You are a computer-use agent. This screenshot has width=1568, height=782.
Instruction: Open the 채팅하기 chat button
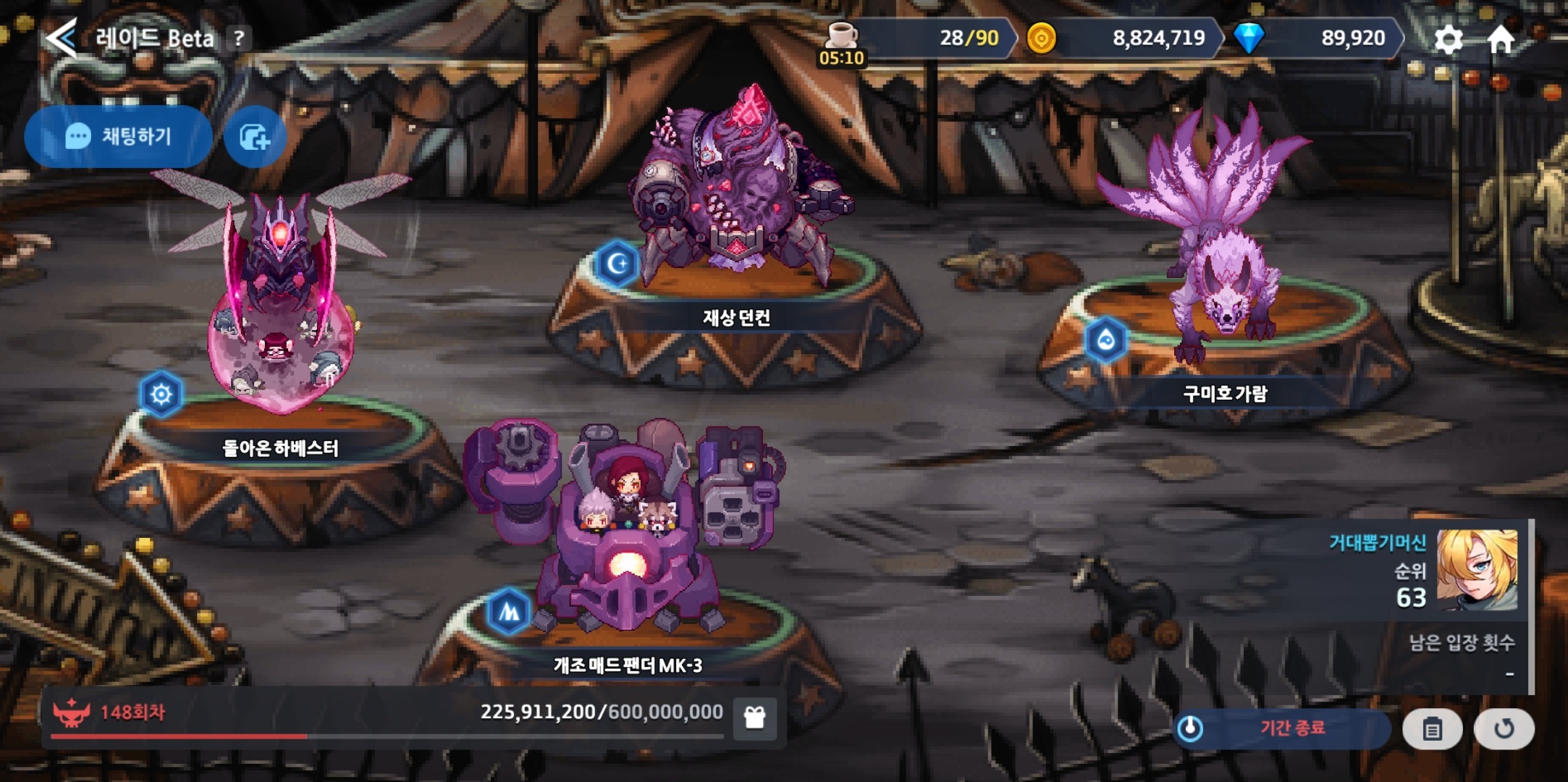pos(119,136)
